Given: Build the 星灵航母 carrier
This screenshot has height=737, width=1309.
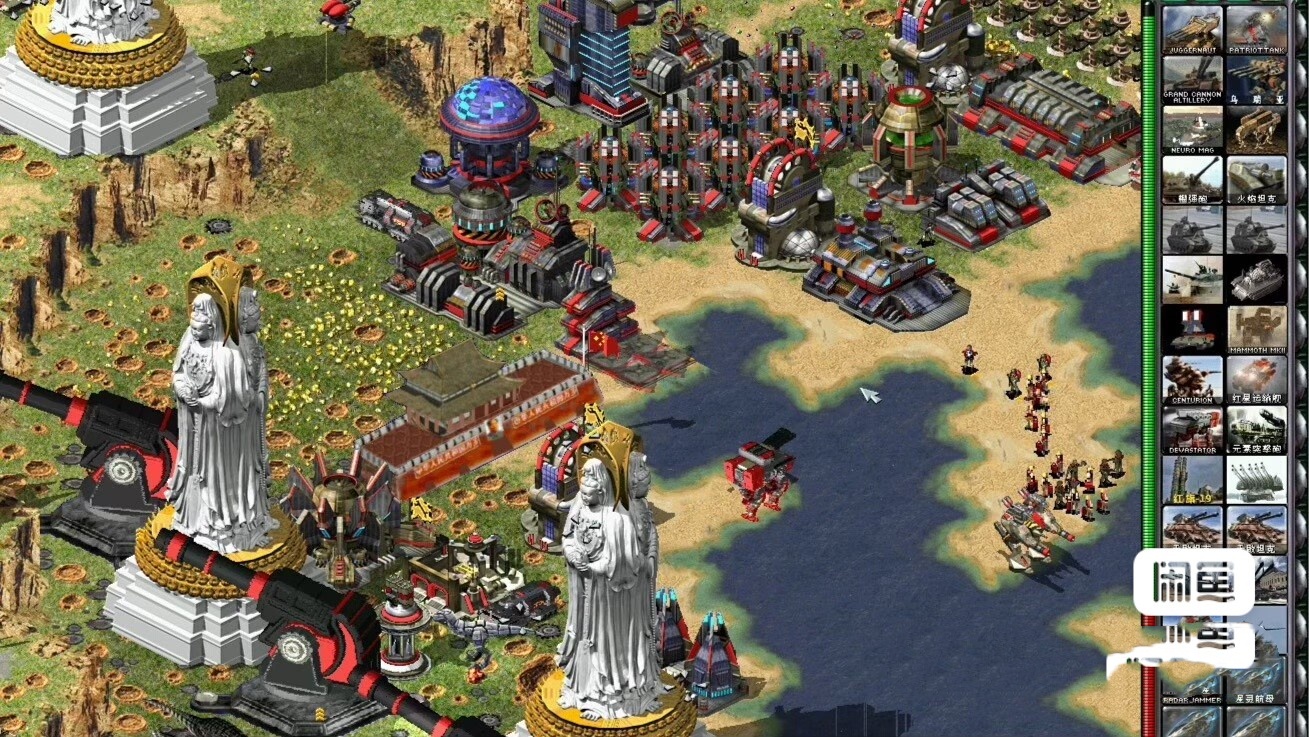Looking at the screenshot, I should point(1256,680).
